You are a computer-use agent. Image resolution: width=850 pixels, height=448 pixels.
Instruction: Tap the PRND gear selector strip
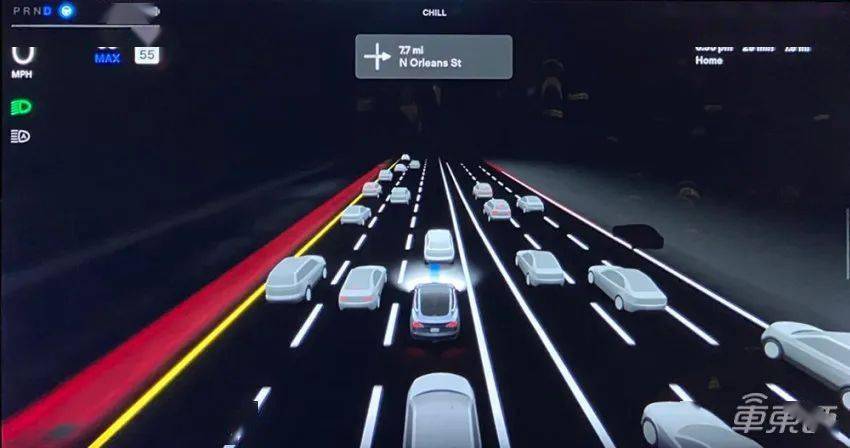click(32, 10)
